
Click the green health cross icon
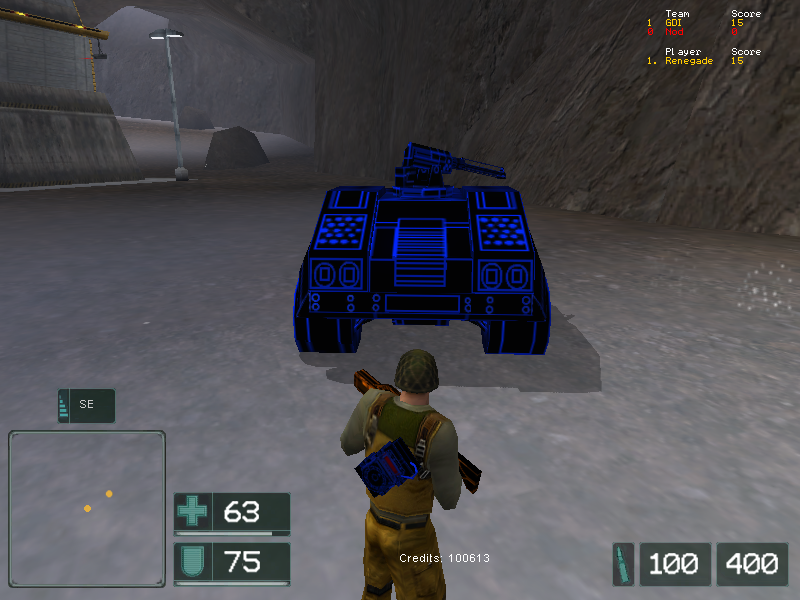tap(192, 513)
